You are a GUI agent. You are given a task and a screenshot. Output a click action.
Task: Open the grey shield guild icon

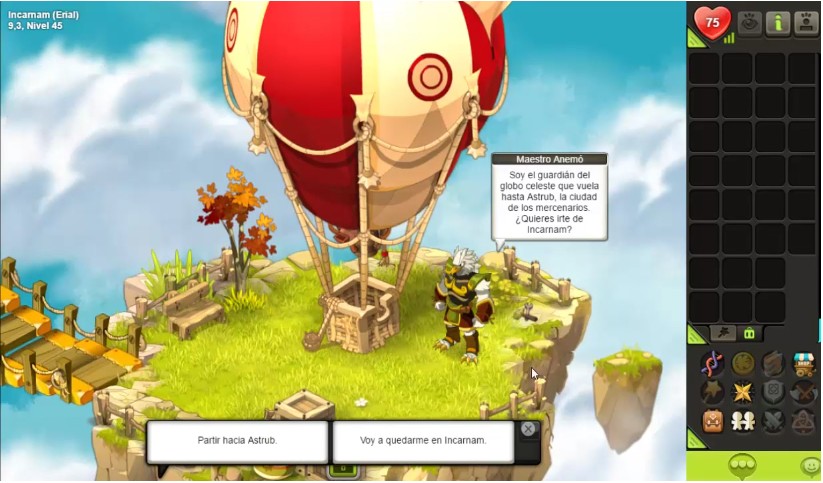click(x=774, y=392)
